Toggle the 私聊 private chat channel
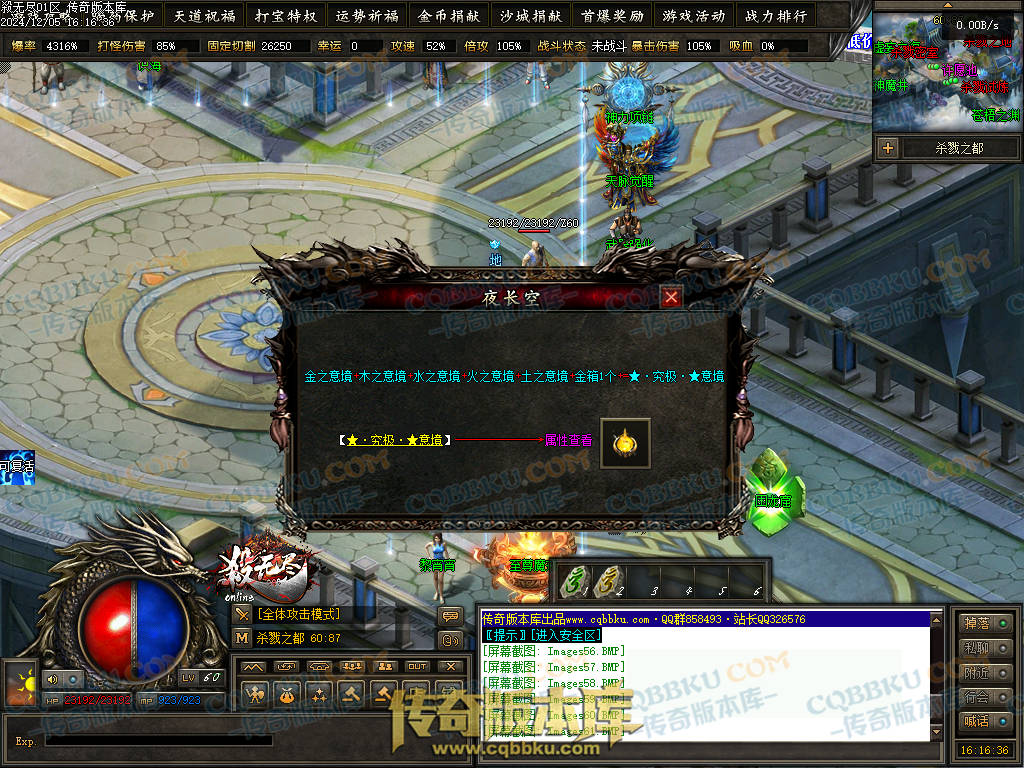The image size is (1024, 768). [x=983, y=648]
